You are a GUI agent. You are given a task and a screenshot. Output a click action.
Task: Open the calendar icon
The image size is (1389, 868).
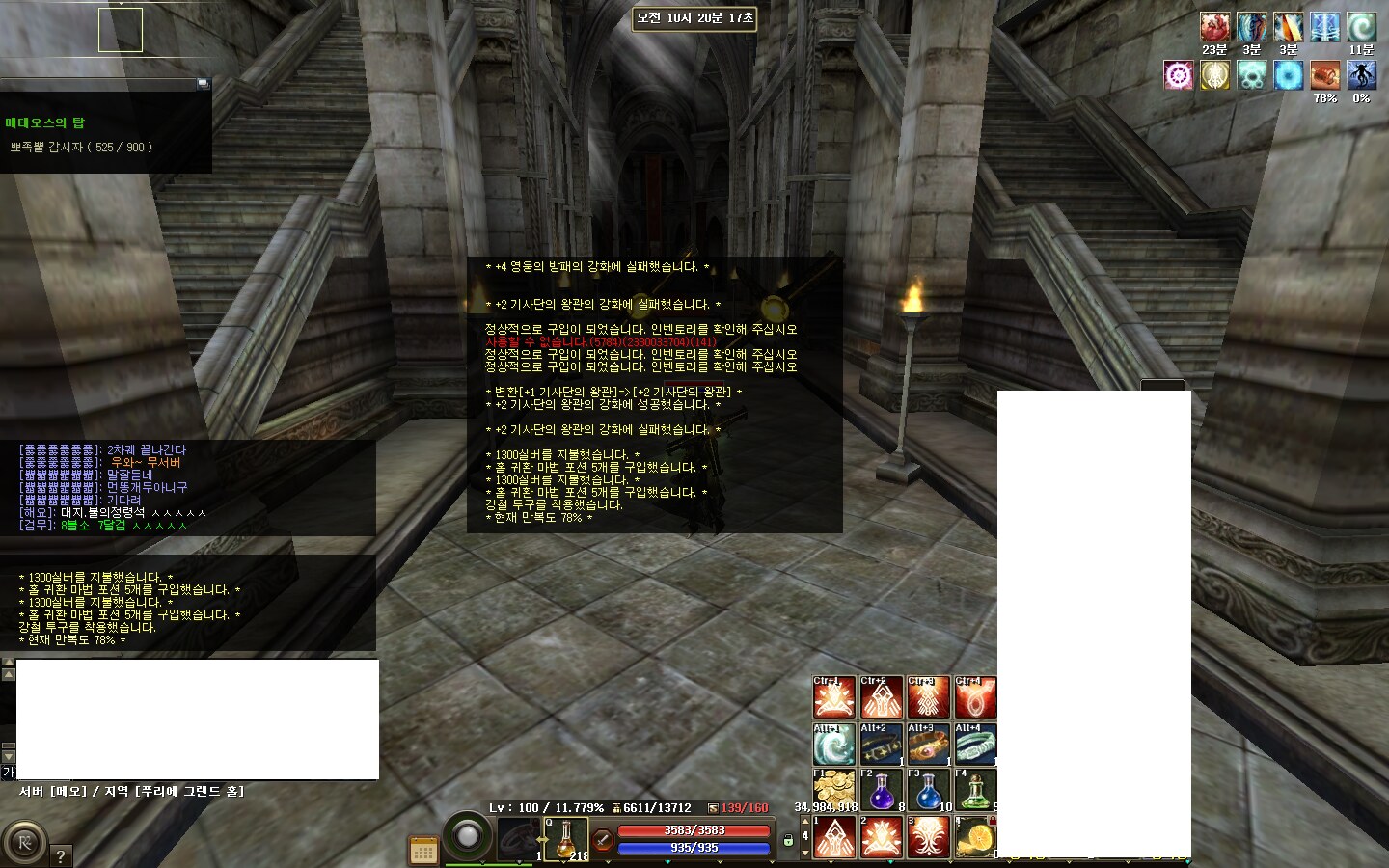point(423,851)
